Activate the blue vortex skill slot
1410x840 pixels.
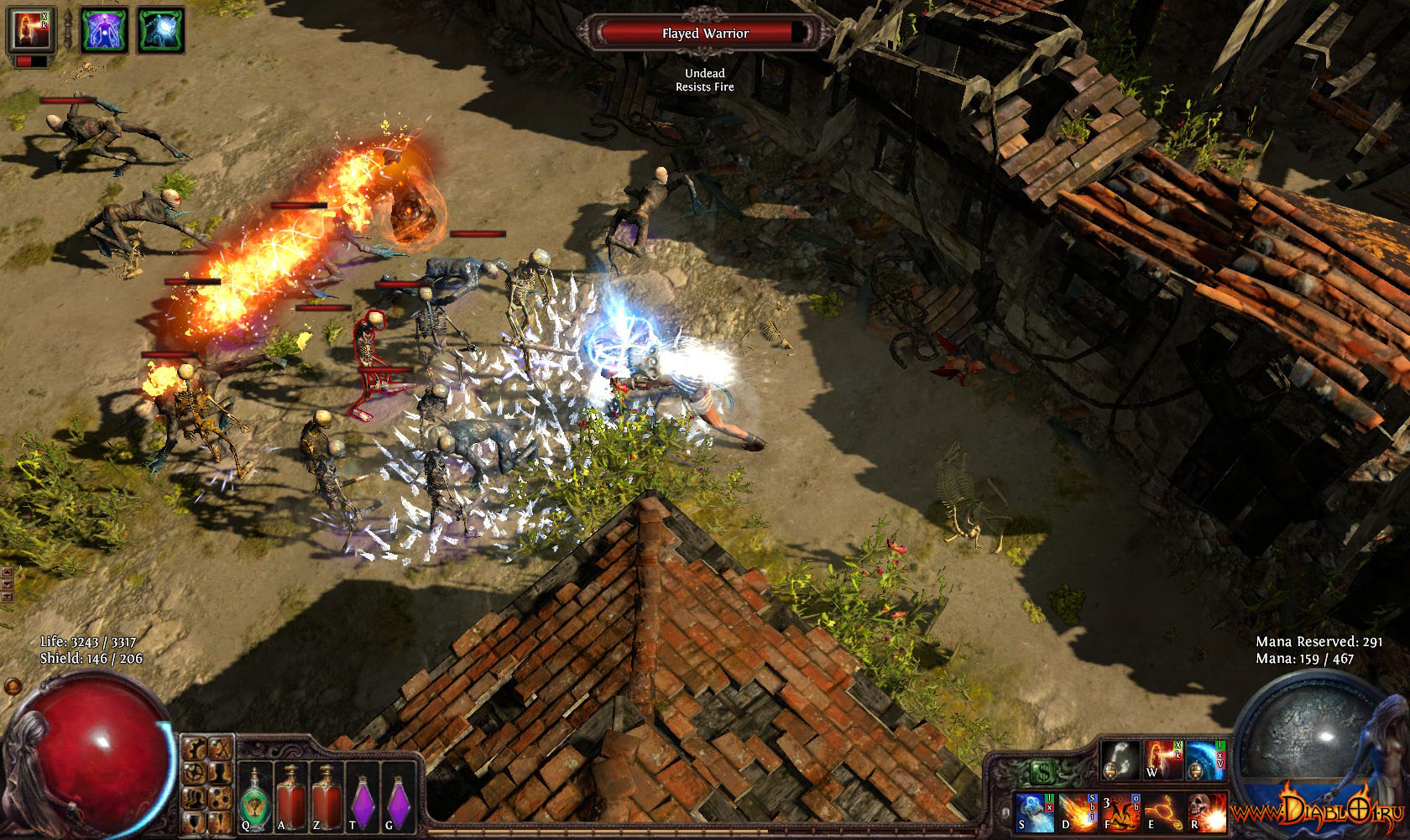[x=1205, y=759]
